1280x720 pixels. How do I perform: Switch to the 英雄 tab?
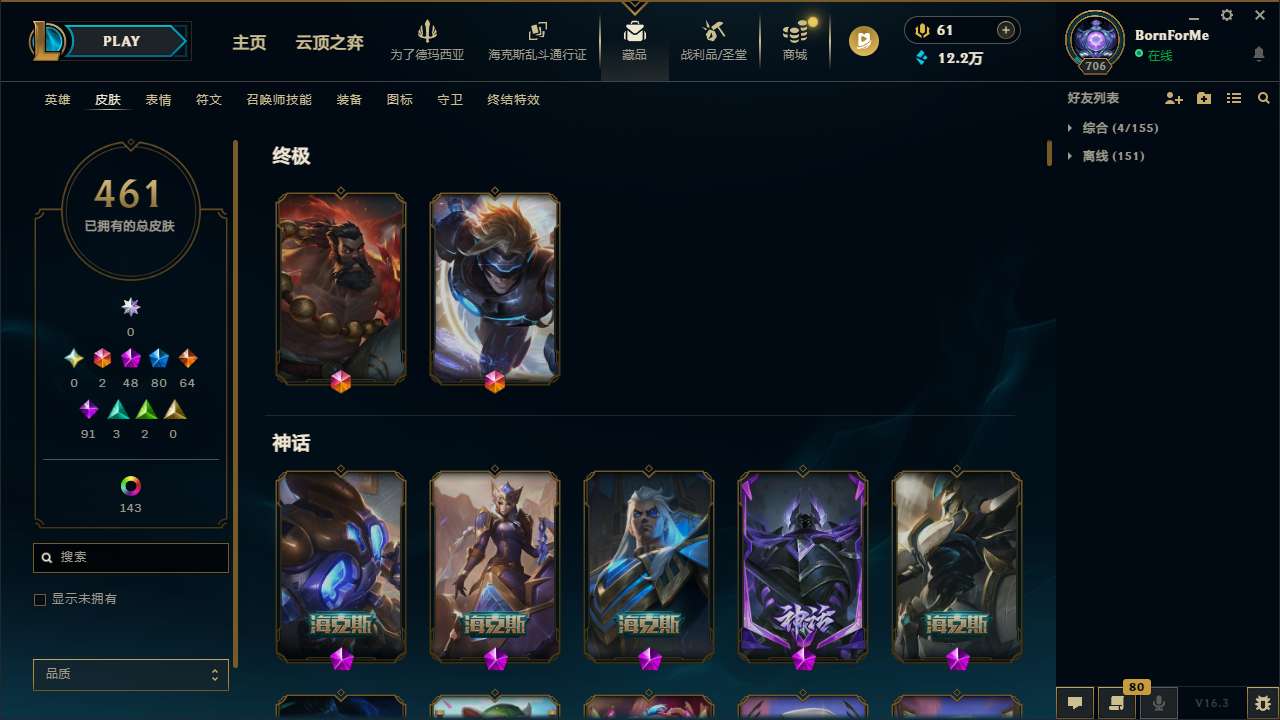57,100
